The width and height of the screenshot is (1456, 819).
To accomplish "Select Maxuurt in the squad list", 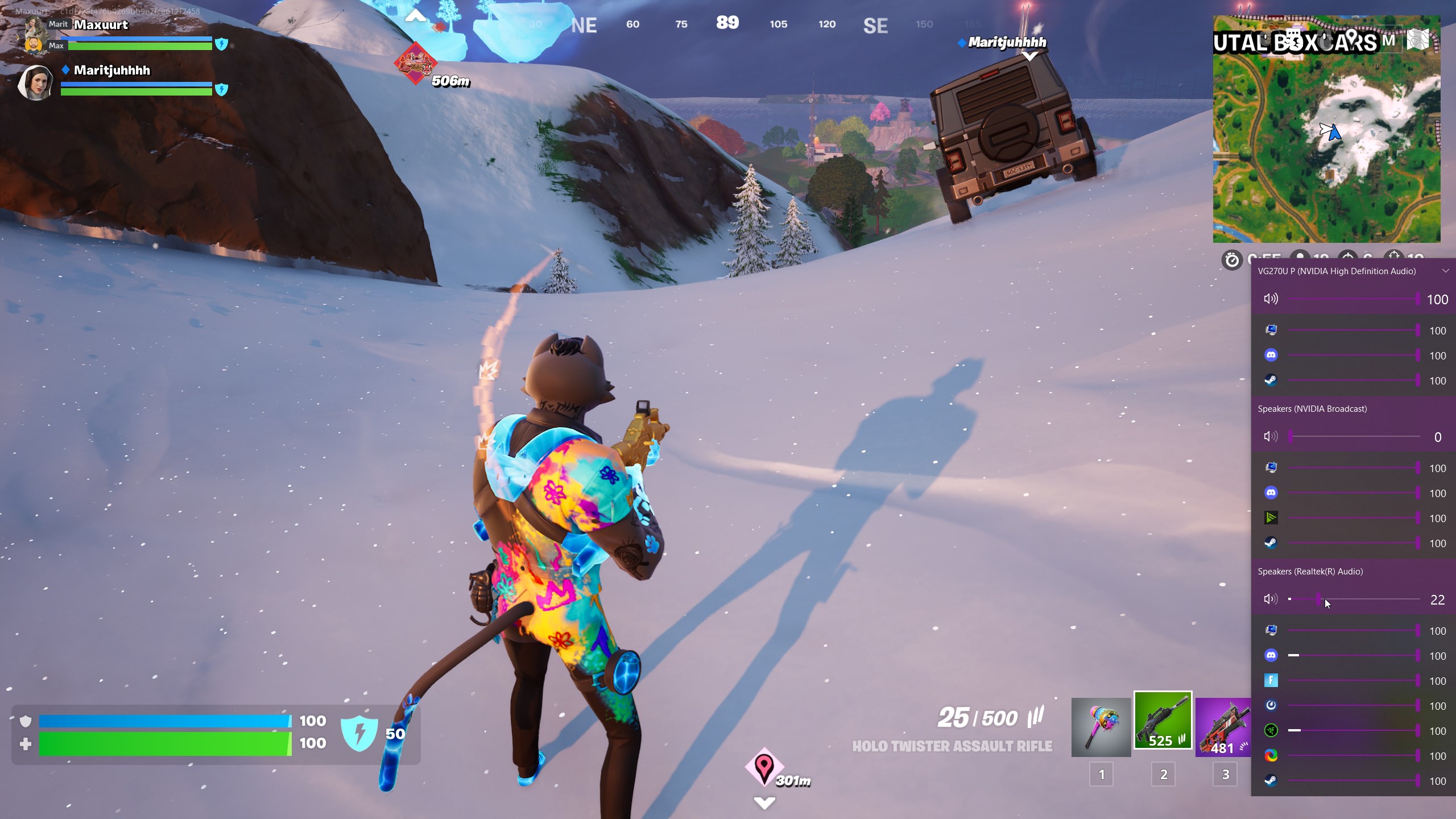I will tap(101, 25).
